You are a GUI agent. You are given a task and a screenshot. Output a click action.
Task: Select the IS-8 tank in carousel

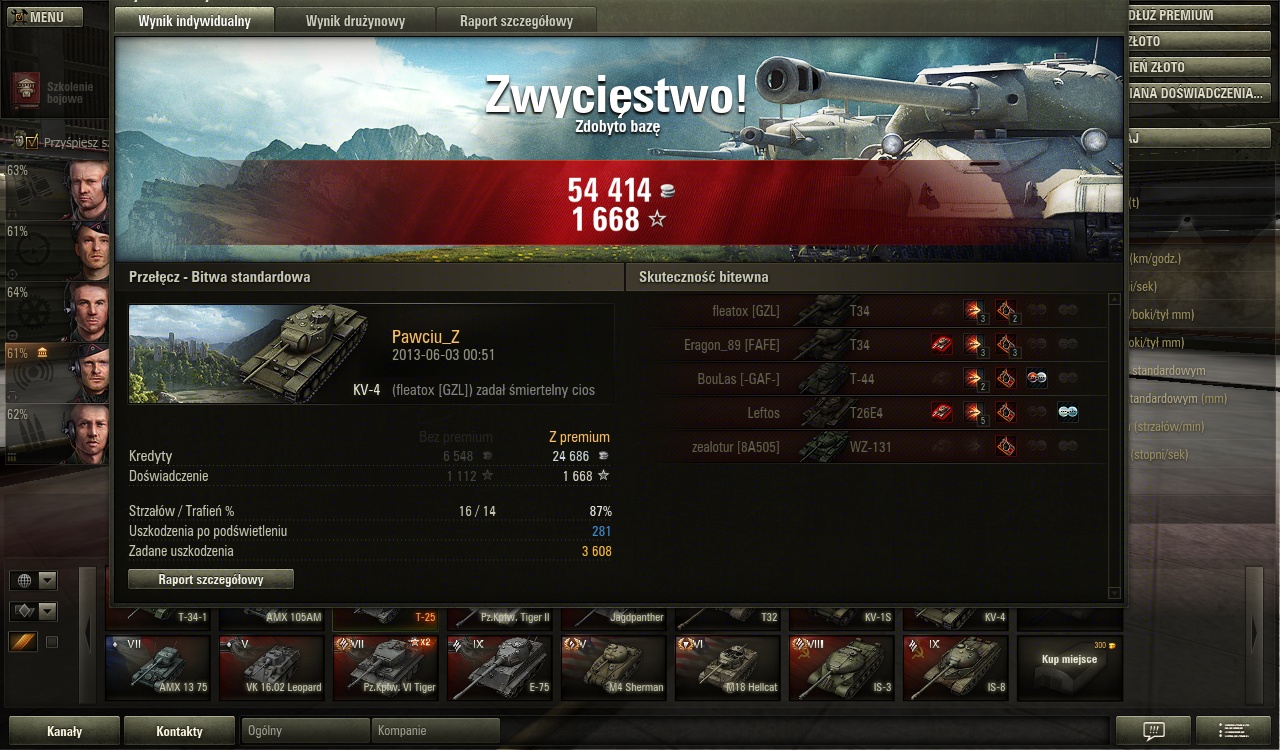(x=954, y=667)
